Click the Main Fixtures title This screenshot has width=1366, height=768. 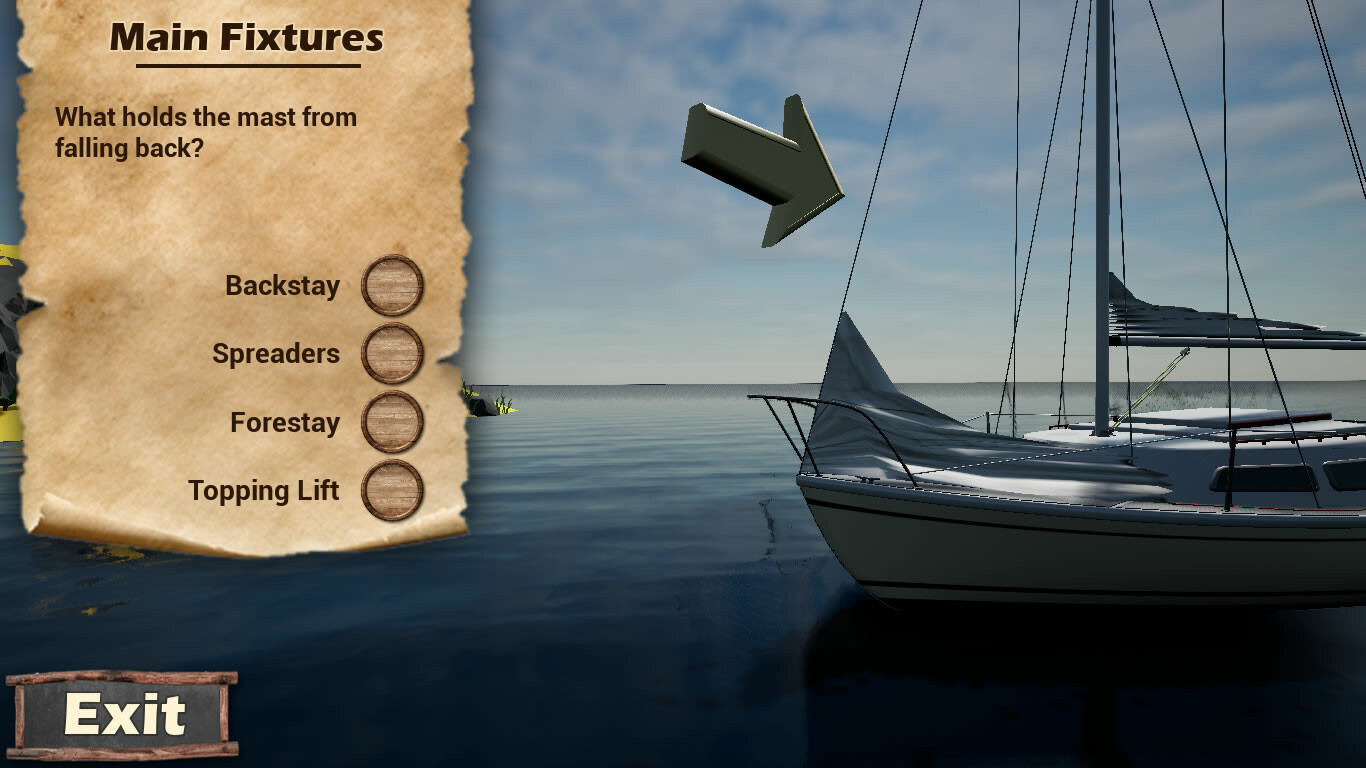coord(247,38)
